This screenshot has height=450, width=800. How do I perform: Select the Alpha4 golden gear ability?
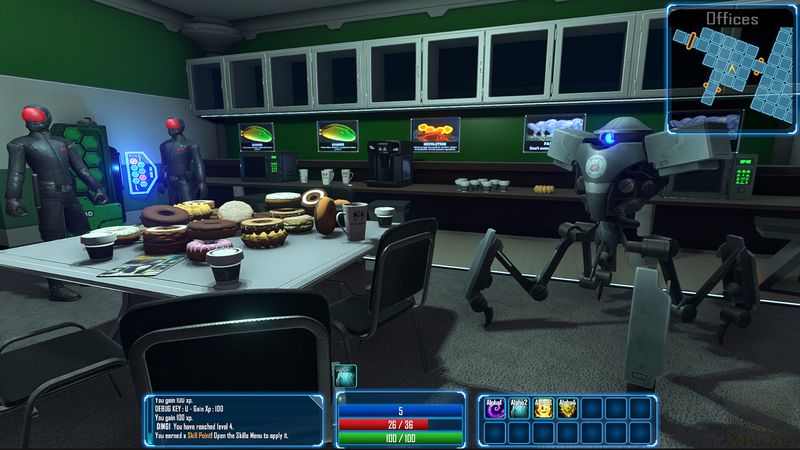566,408
